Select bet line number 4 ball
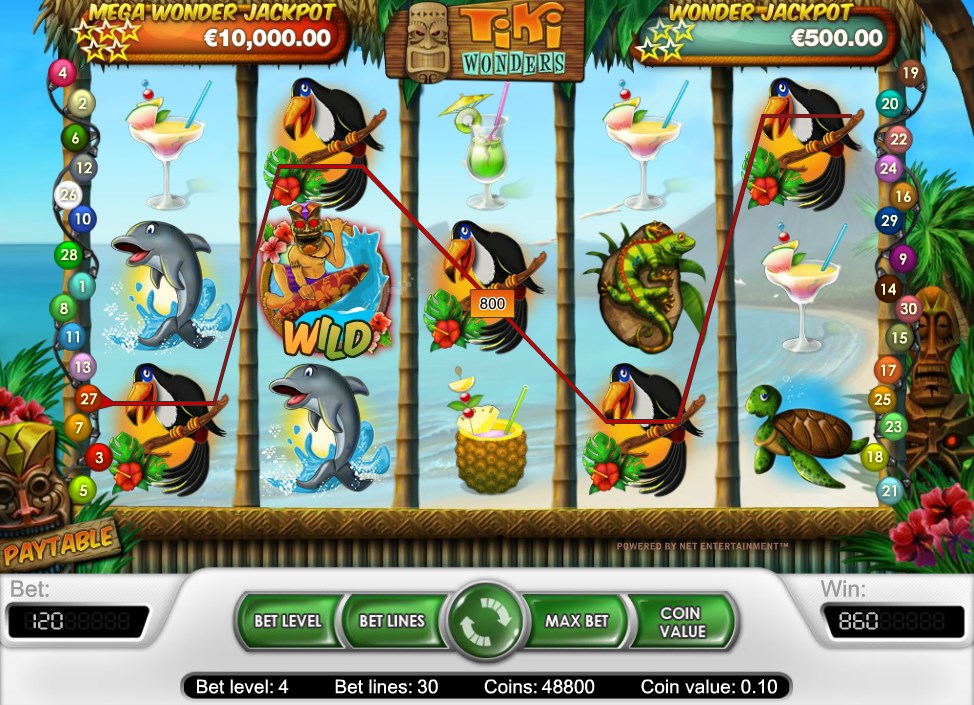974x705 pixels. pos(62,73)
